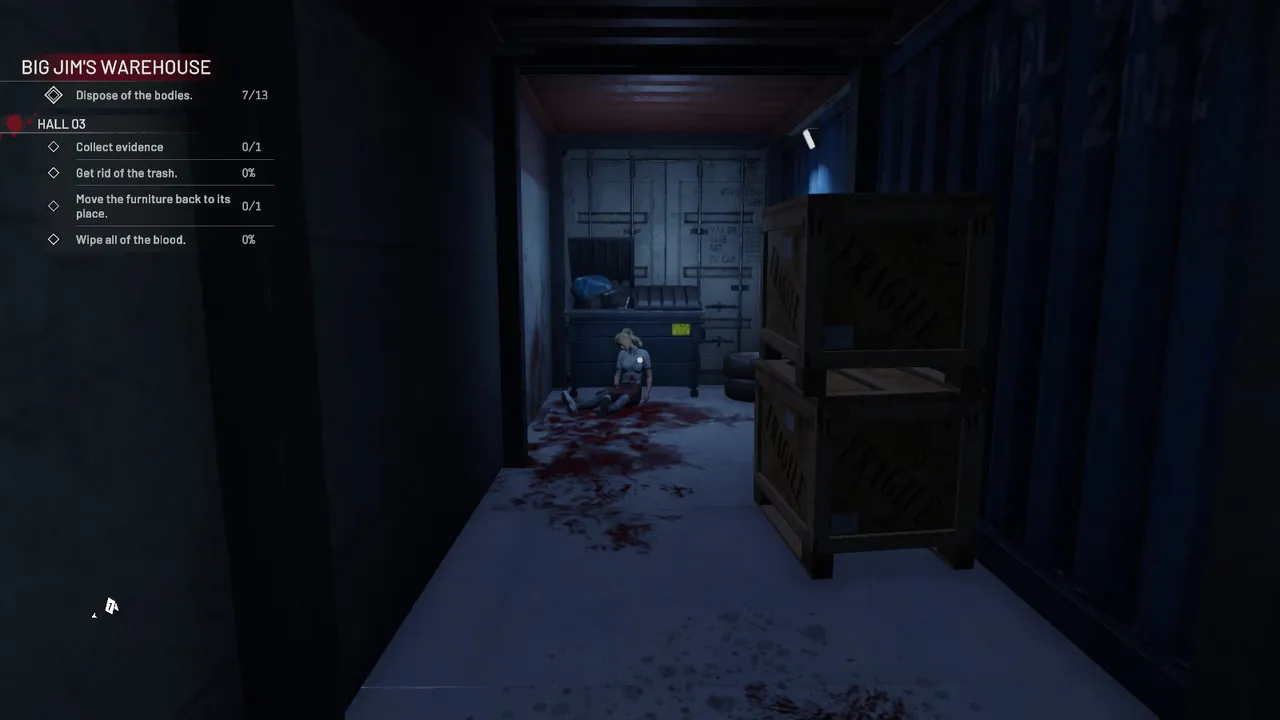Toggle the Wipe all of the blood objective entry
This screenshot has width=1280, height=720.
[130, 239]
